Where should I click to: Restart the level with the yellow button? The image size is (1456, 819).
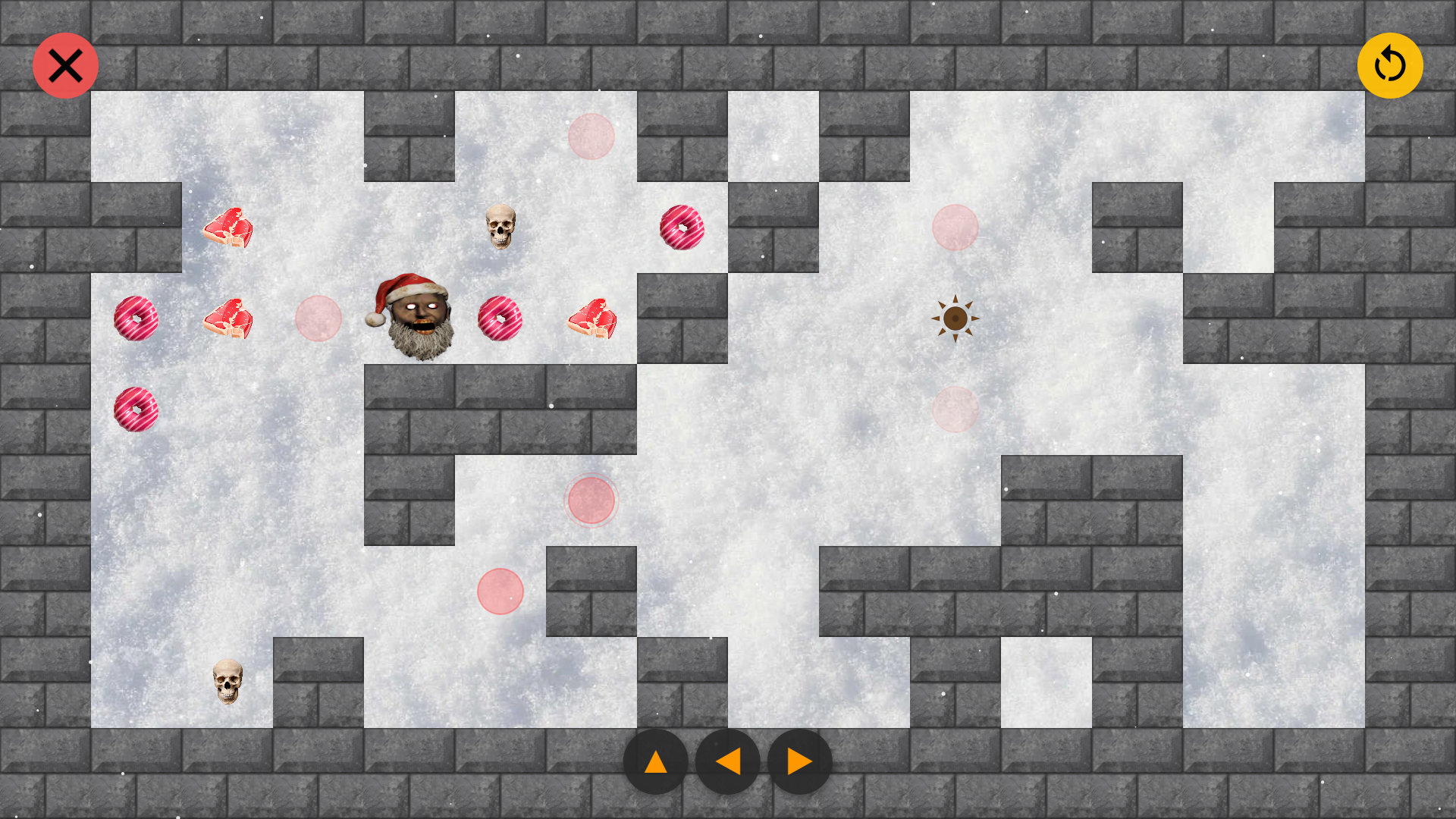click(x=1390, y=66)
